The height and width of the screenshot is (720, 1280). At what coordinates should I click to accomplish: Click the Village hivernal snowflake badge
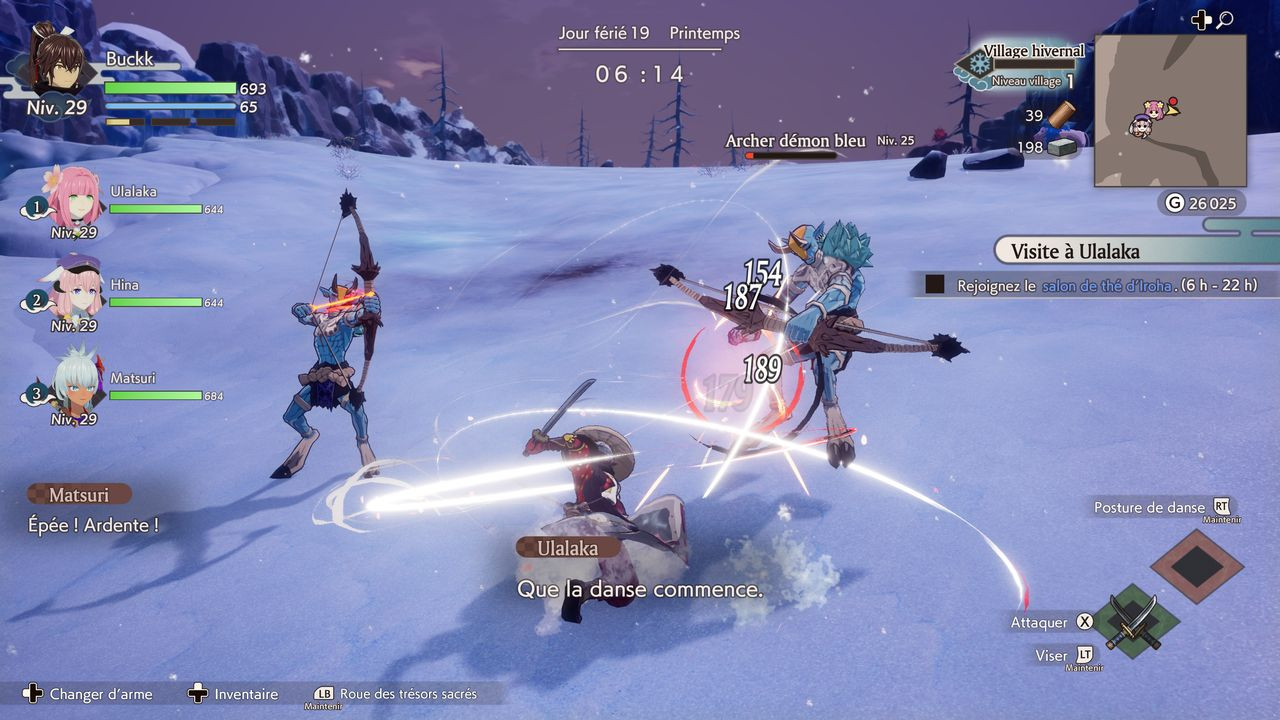click(978, 64)
